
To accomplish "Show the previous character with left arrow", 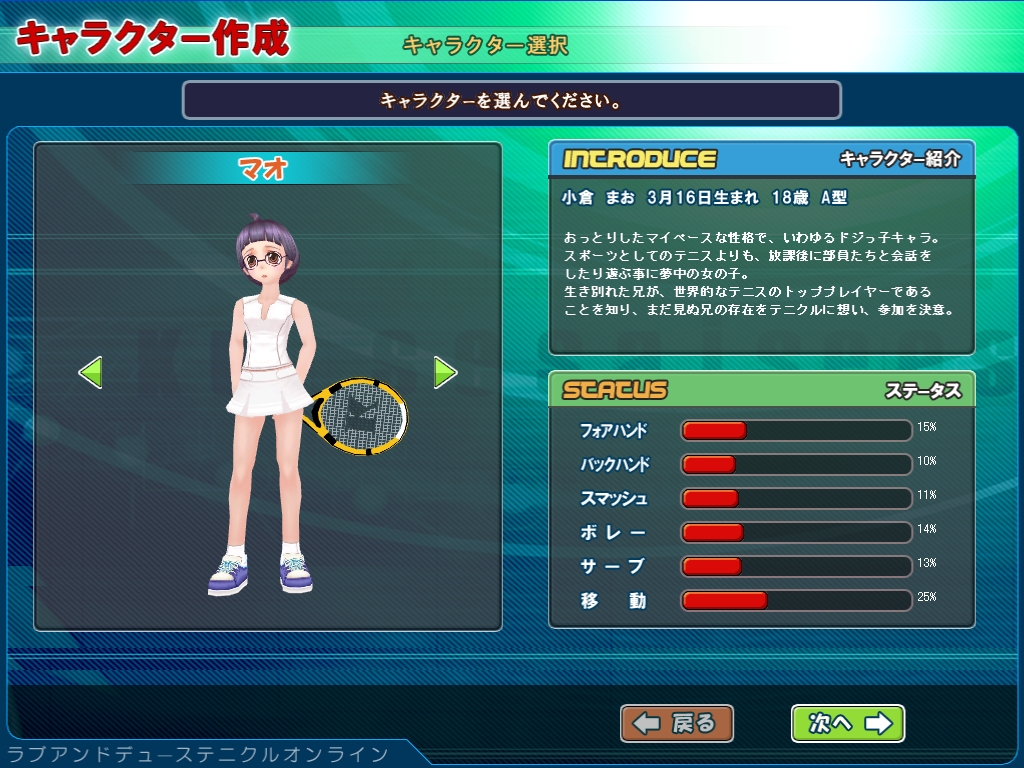I will point(91,373).
